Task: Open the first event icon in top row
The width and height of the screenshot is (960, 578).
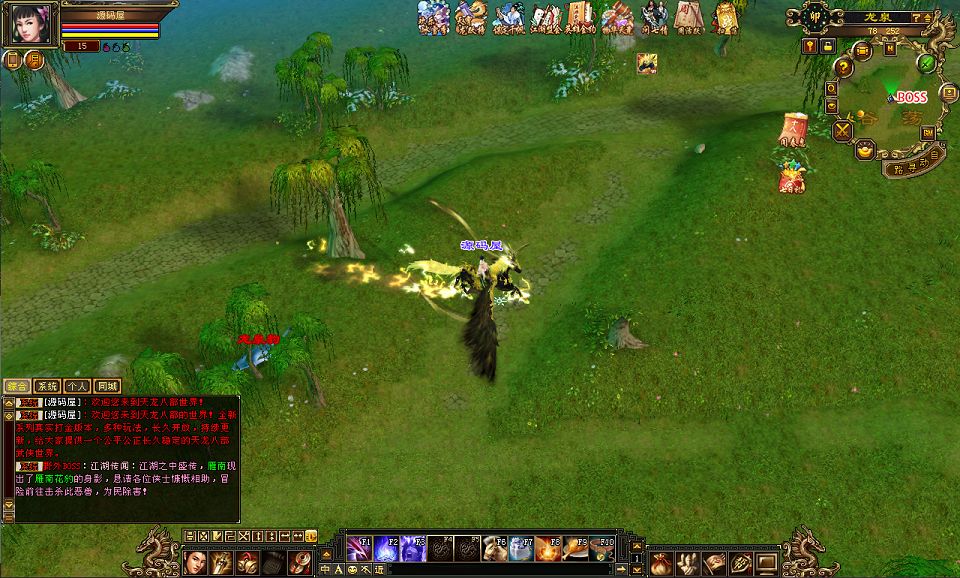Action: click(x=432, y=18)
